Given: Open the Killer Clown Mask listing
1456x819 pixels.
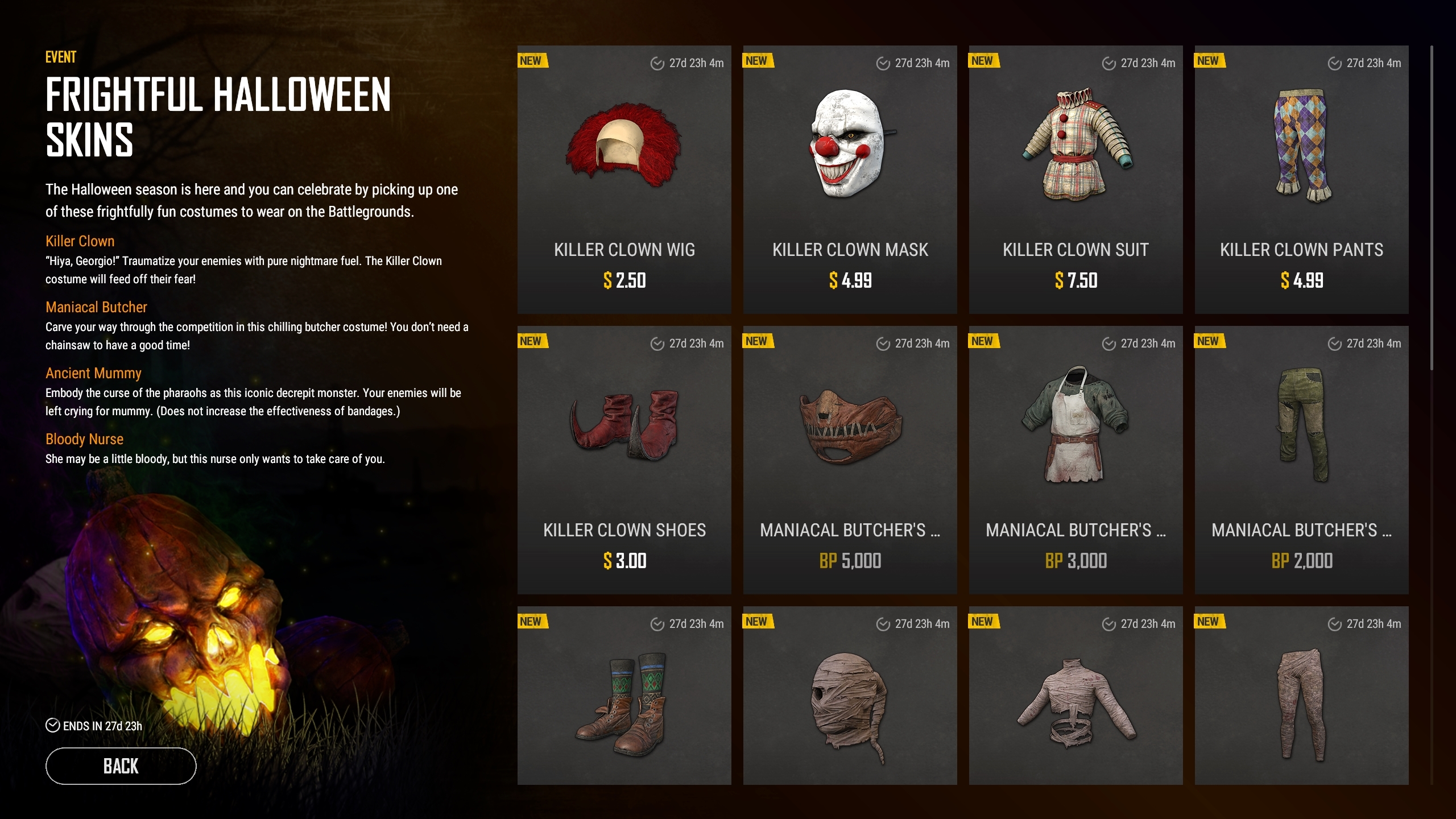Looking at the screenshot, I should (850, 179).
